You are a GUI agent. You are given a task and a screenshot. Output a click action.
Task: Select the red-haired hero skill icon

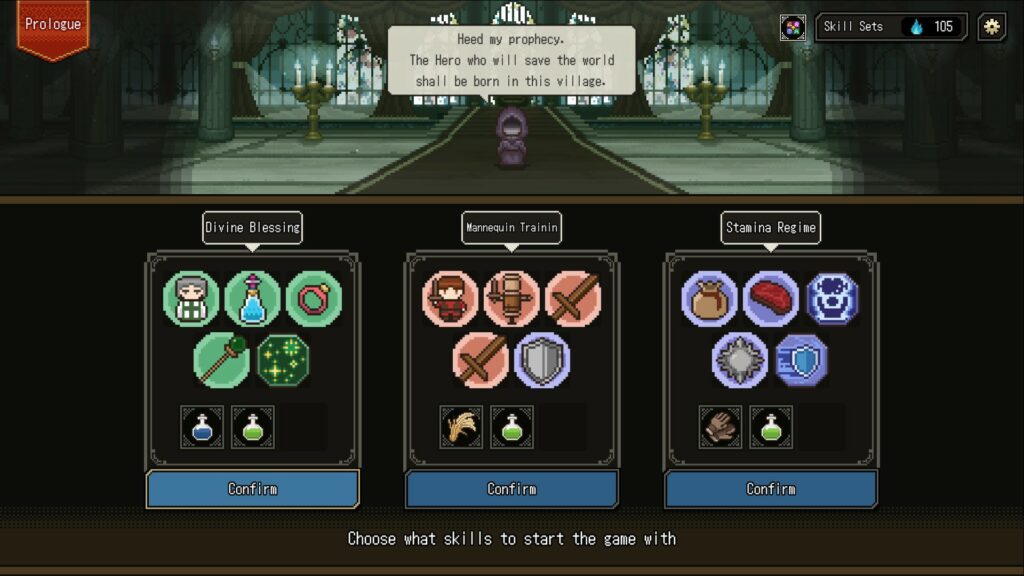click(450, 299)
